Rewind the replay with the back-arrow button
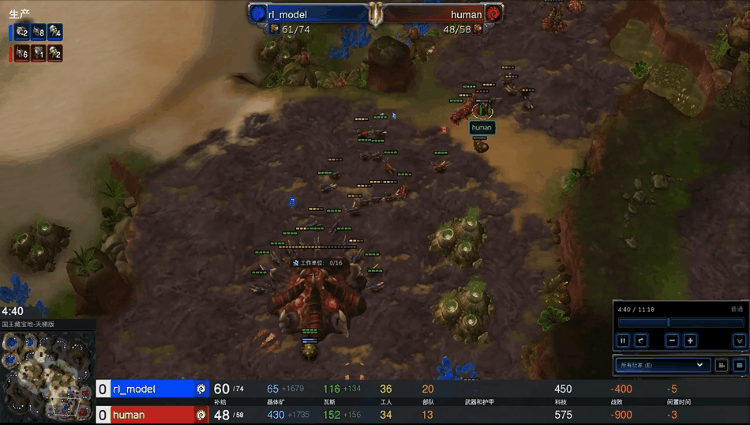 [x=641, y=340]
